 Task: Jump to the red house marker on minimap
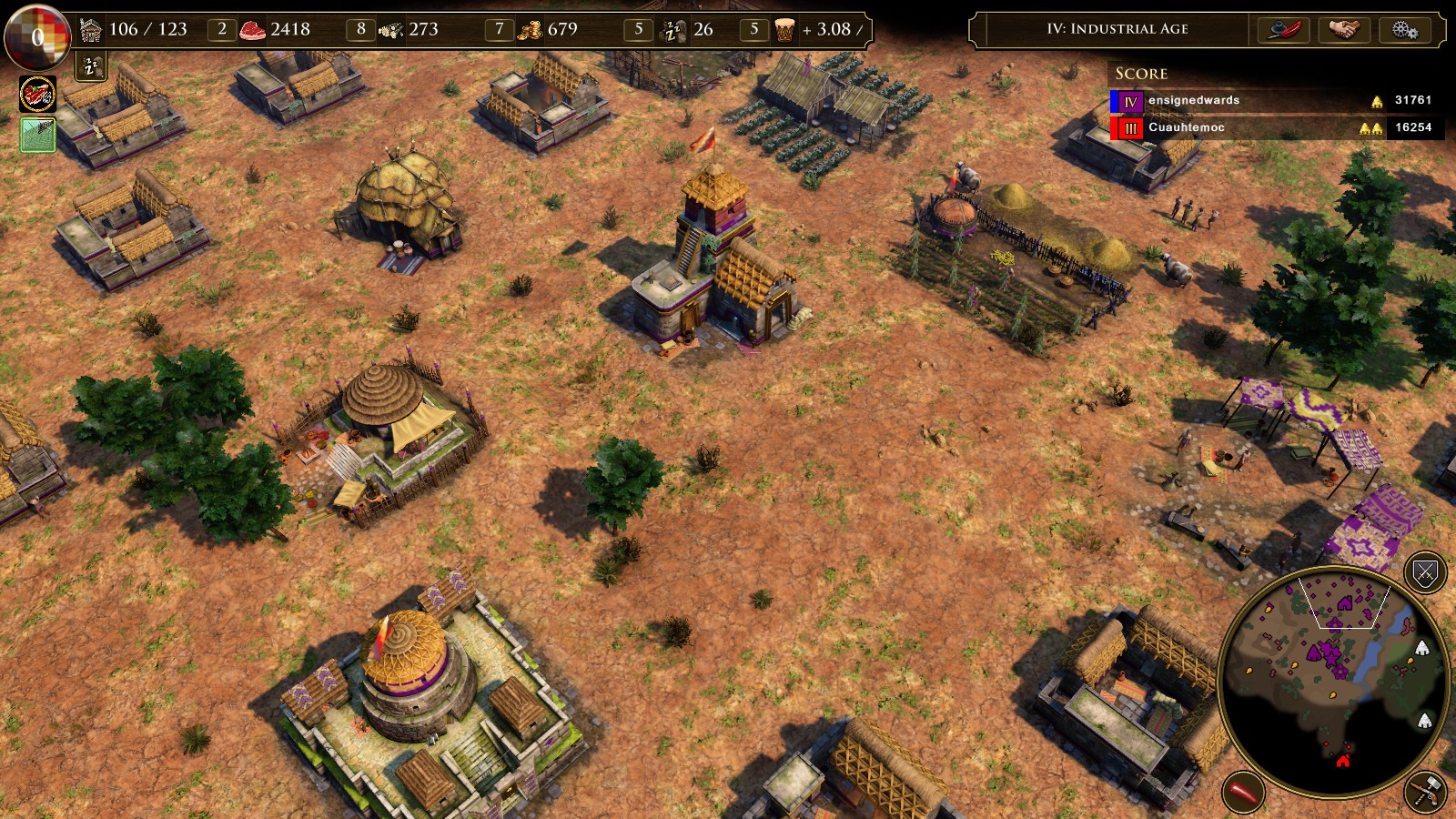tap(1343, 760)
